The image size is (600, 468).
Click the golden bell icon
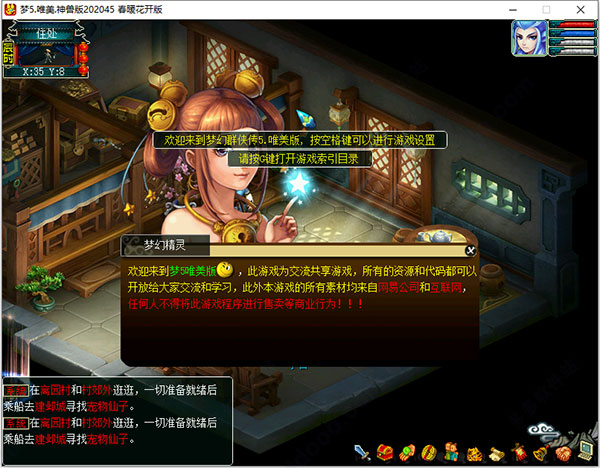click(539, 452)
